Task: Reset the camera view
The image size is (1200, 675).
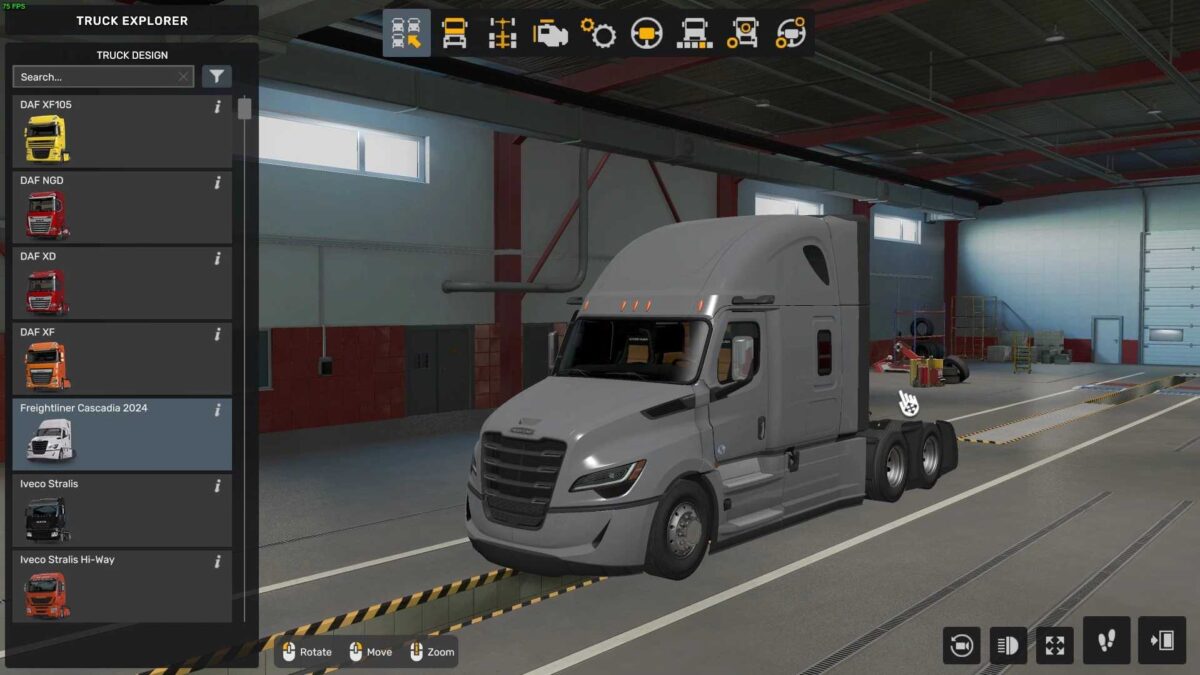Action: (x=961, y=645)
